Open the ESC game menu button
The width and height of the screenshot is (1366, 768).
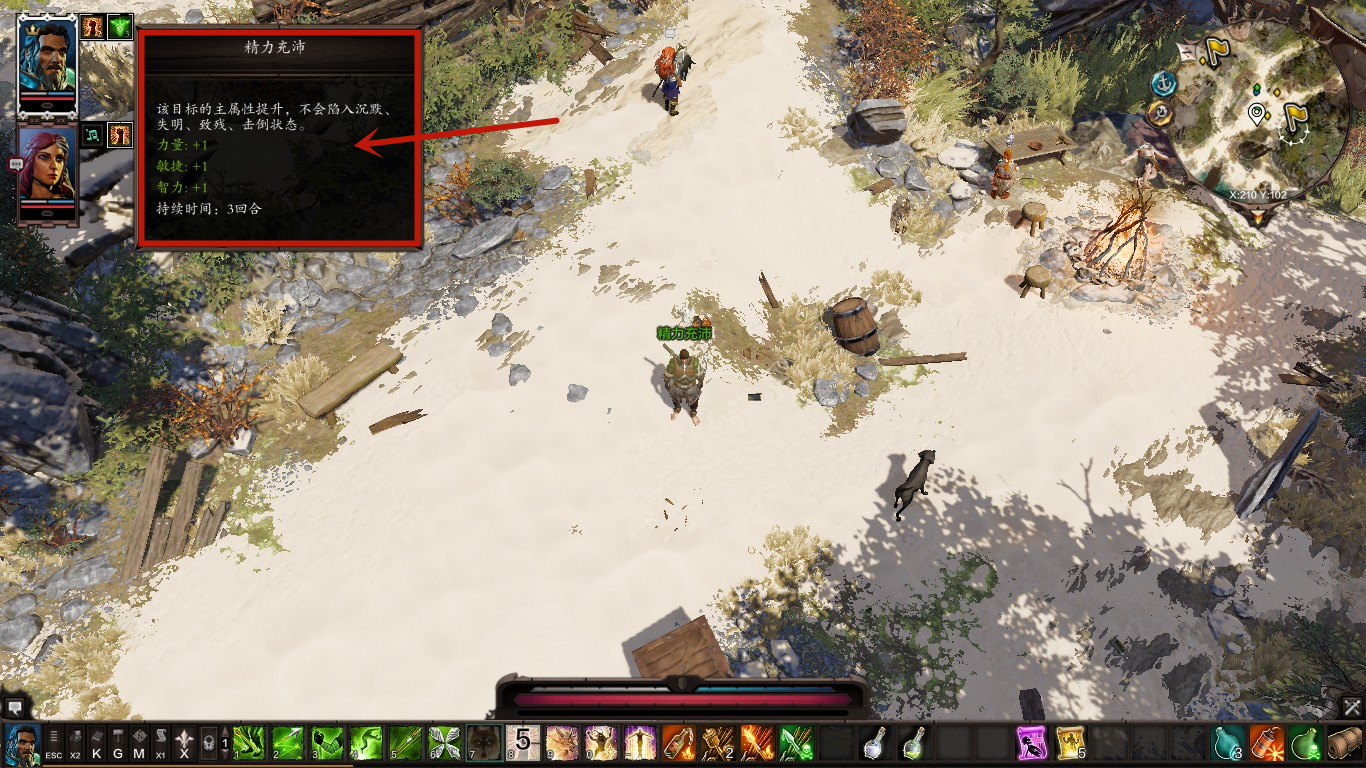[54, 744]
